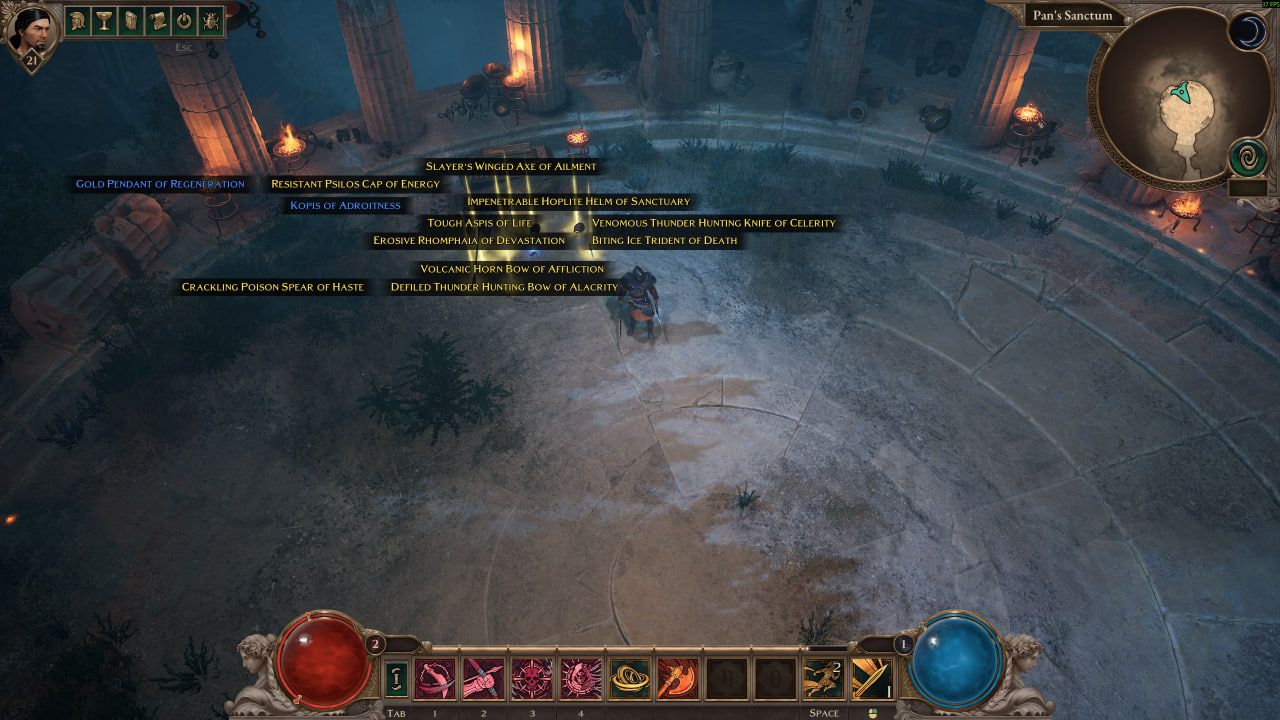
Task: Select the hero portrait showing level 21
Action: [30, 34]
